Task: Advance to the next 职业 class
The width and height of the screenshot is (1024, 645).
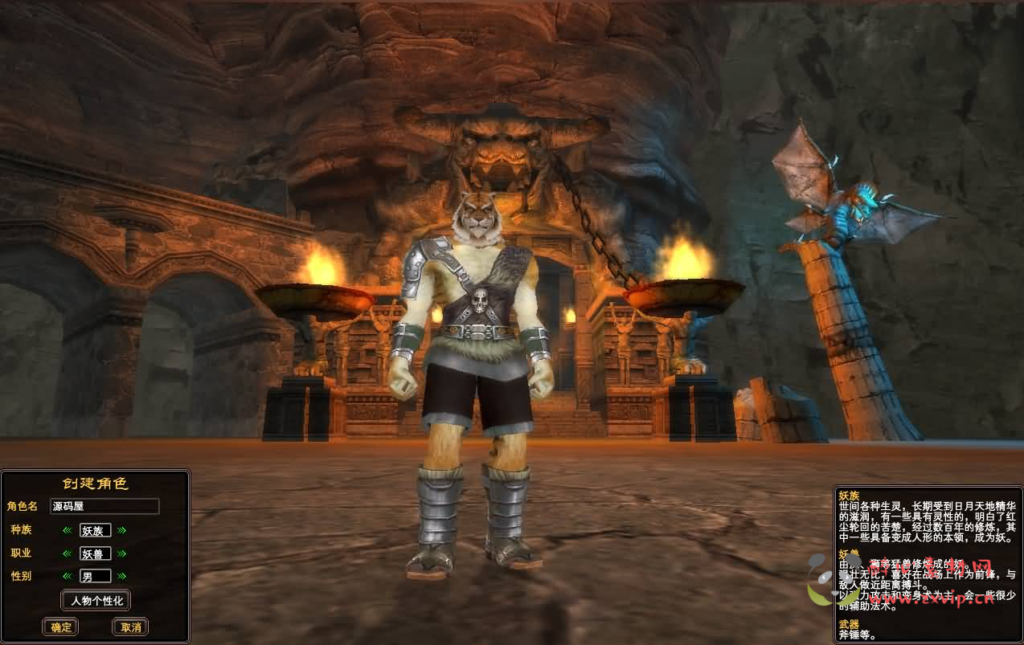Action: tap(122, 553)
